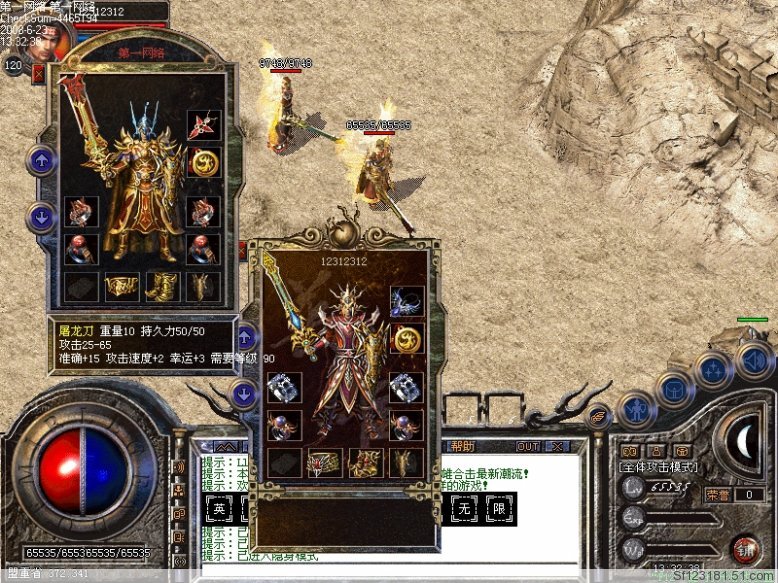
Task: Click the OUT button on chat panel
Action: [528, 446]
